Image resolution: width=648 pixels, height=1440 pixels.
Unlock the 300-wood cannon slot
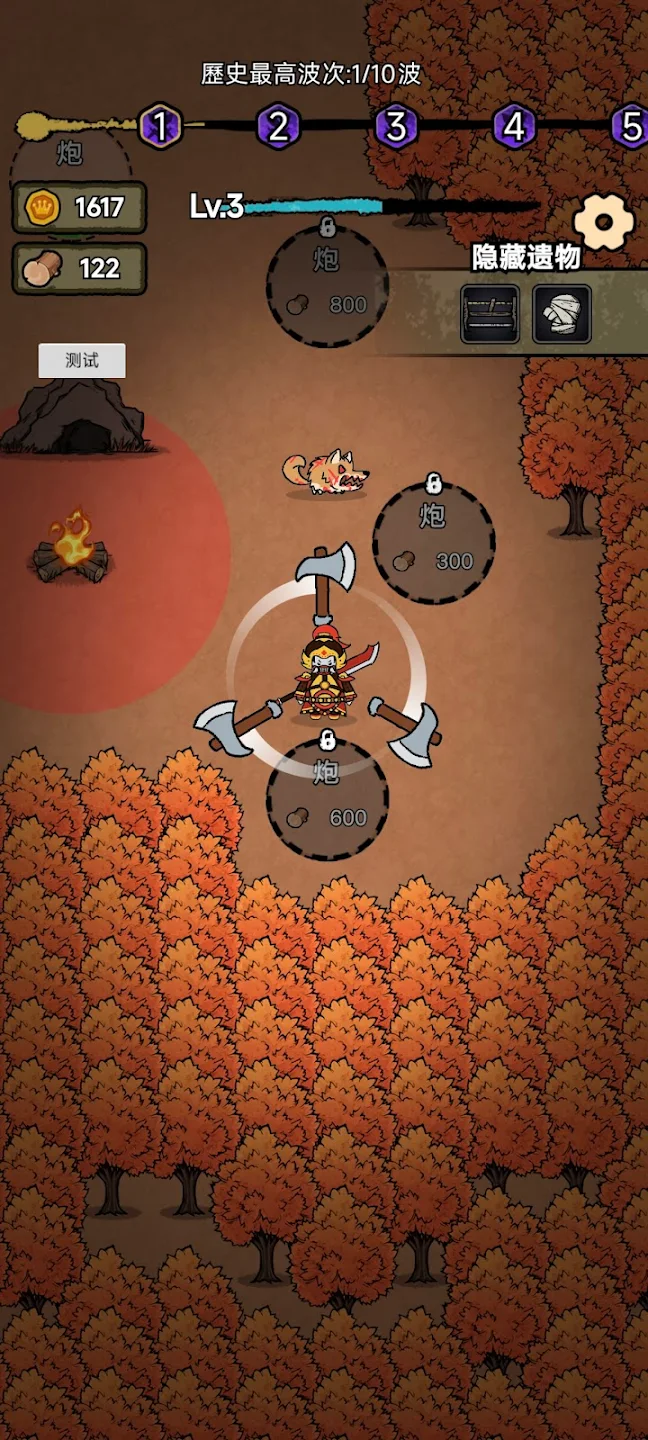tap(433, 543)
